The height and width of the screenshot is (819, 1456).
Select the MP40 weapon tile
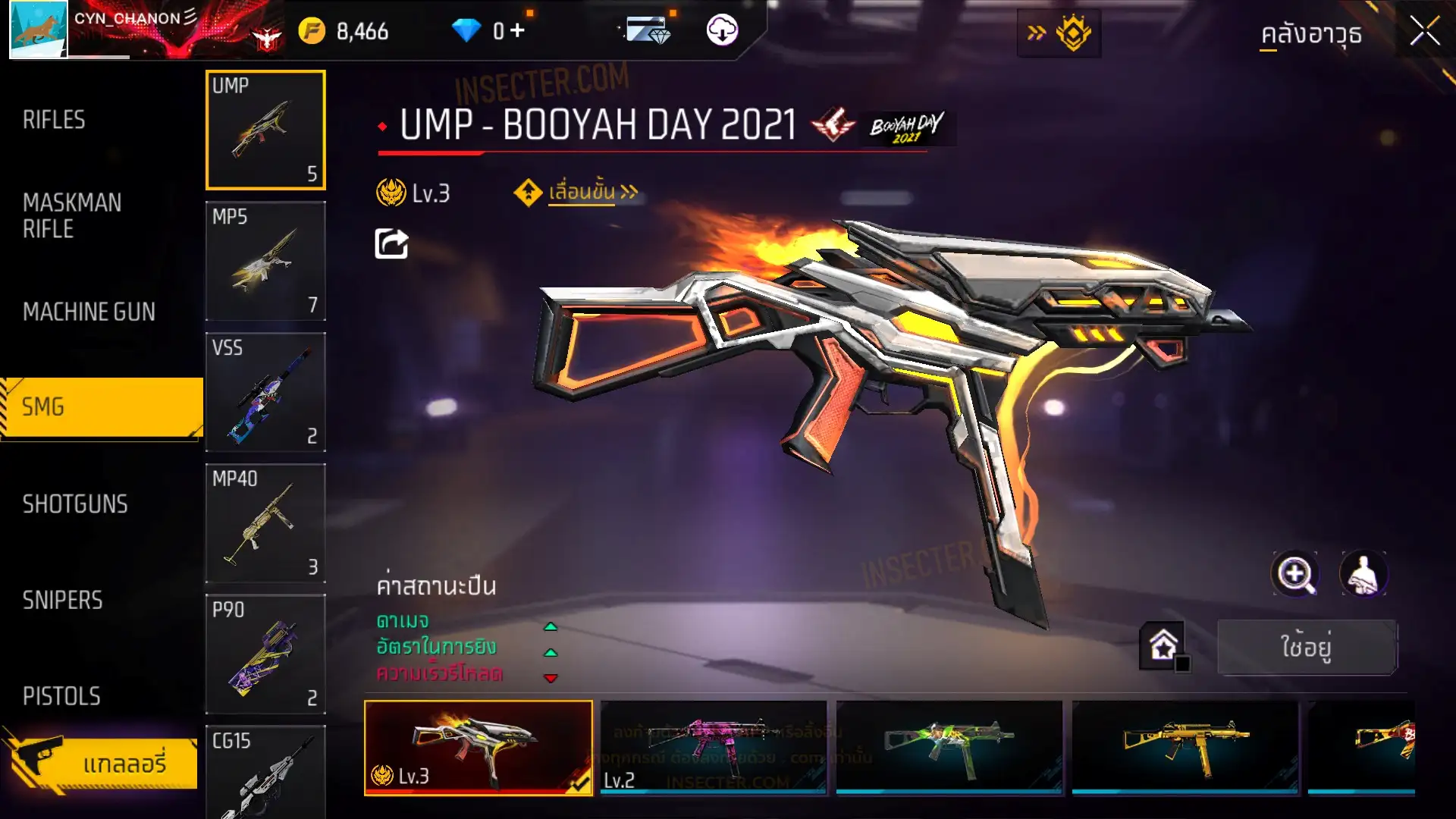pyautogui.click(x=265, y=523)
